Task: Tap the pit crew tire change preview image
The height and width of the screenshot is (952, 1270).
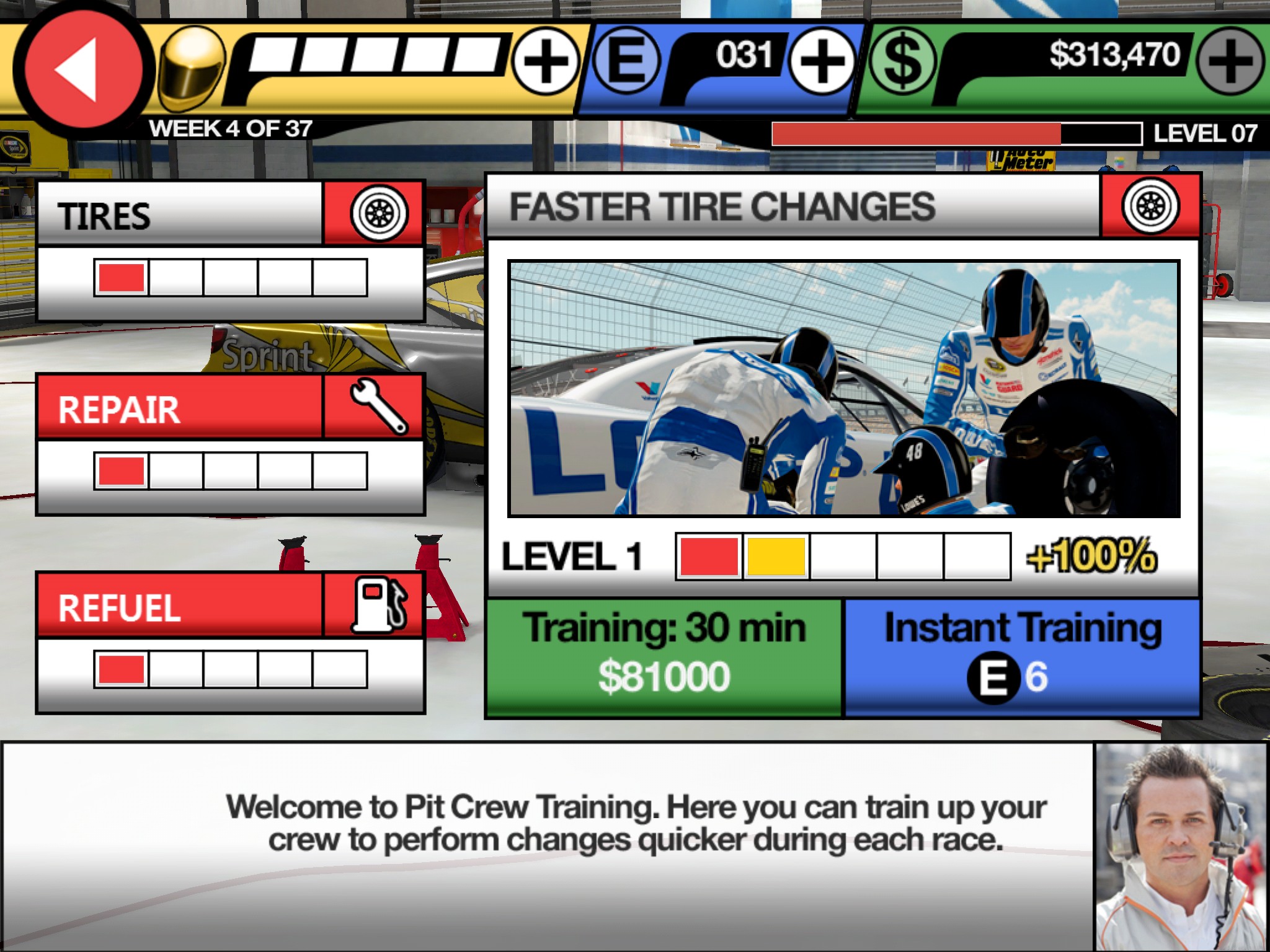Action: tap(843, 389)
